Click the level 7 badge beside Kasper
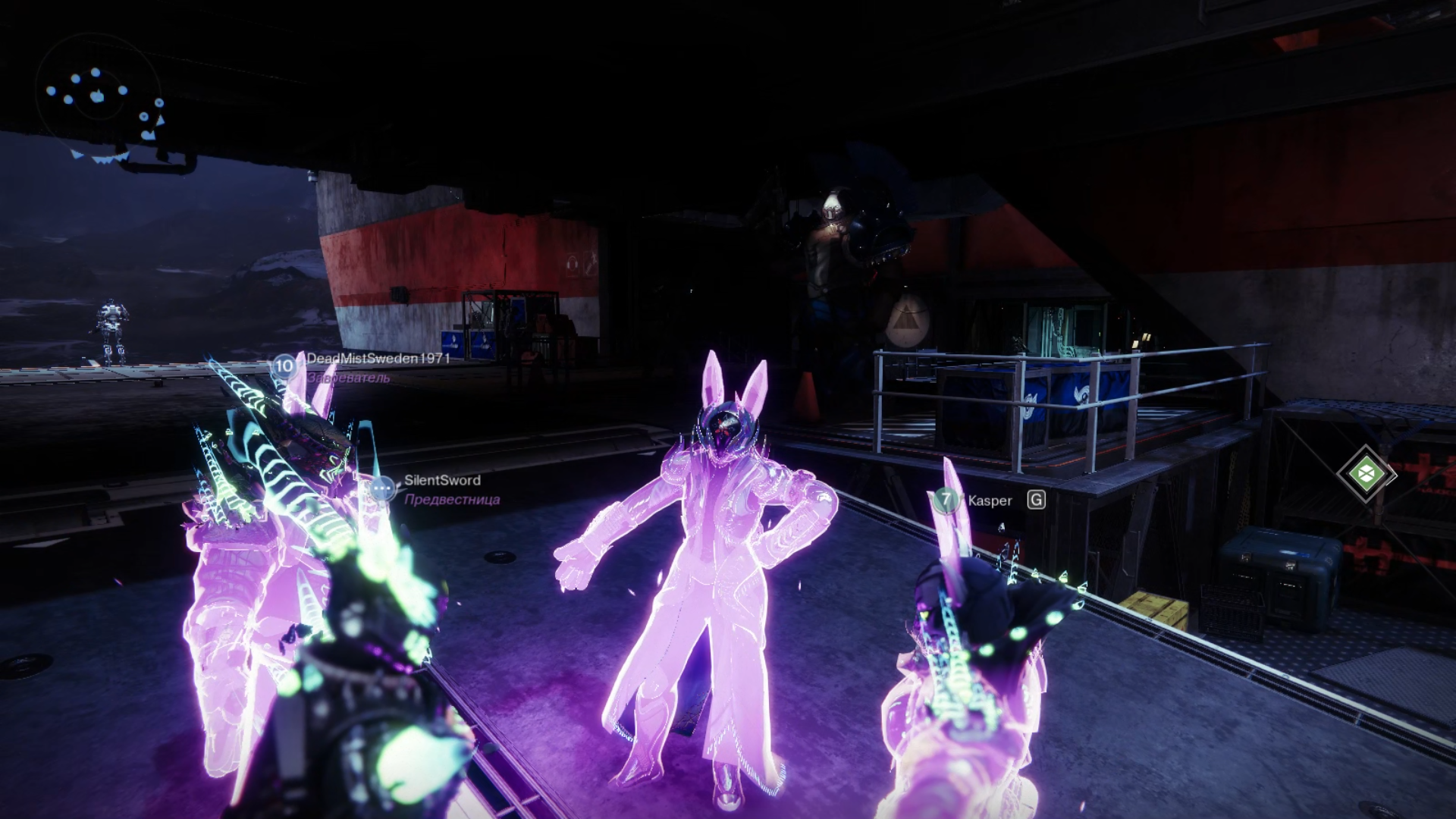 (946, 500)
